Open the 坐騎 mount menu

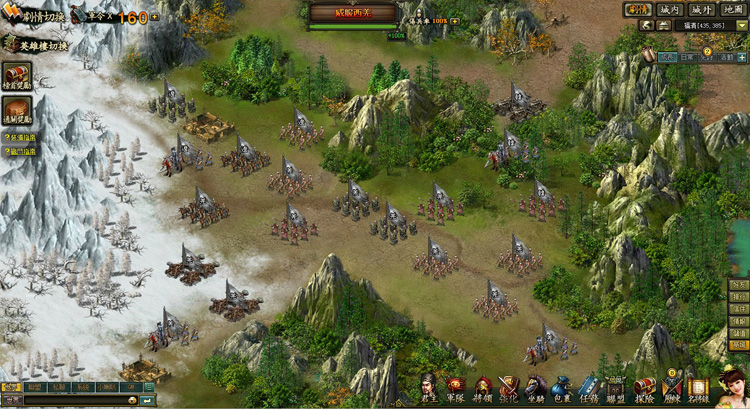[535, 388]
